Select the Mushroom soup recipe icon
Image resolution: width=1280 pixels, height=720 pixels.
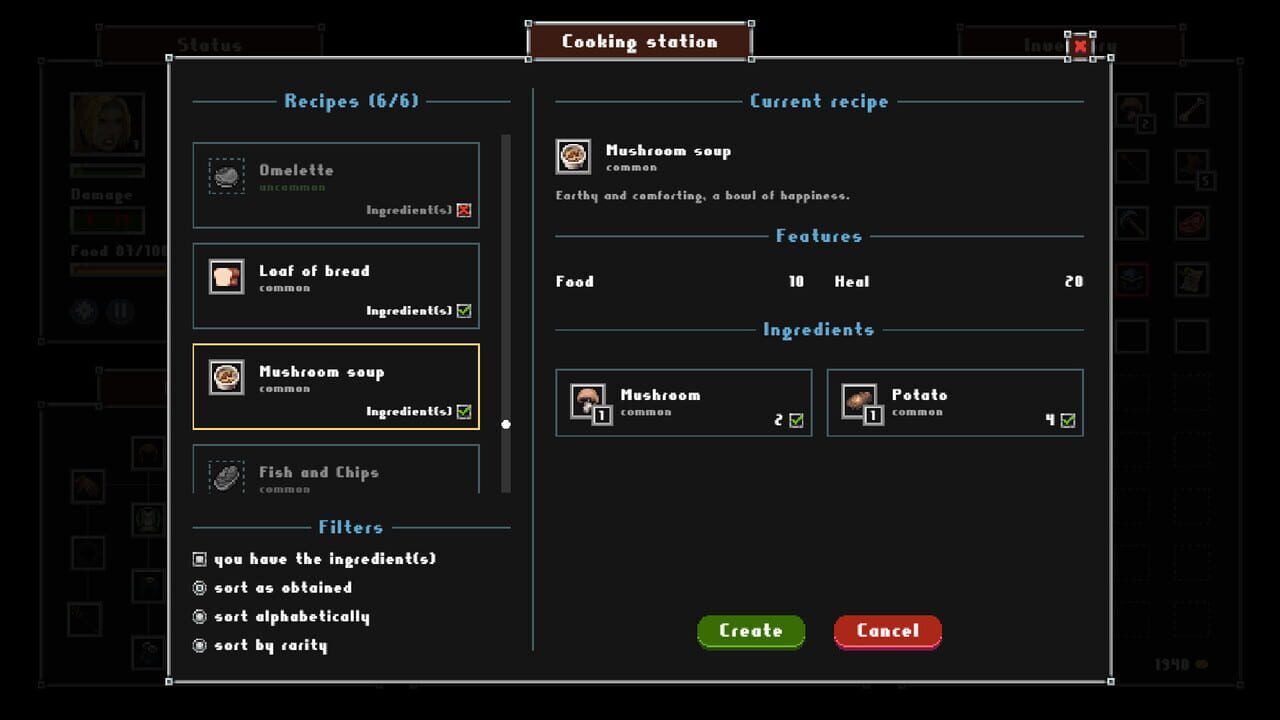[x=225, y=377]
